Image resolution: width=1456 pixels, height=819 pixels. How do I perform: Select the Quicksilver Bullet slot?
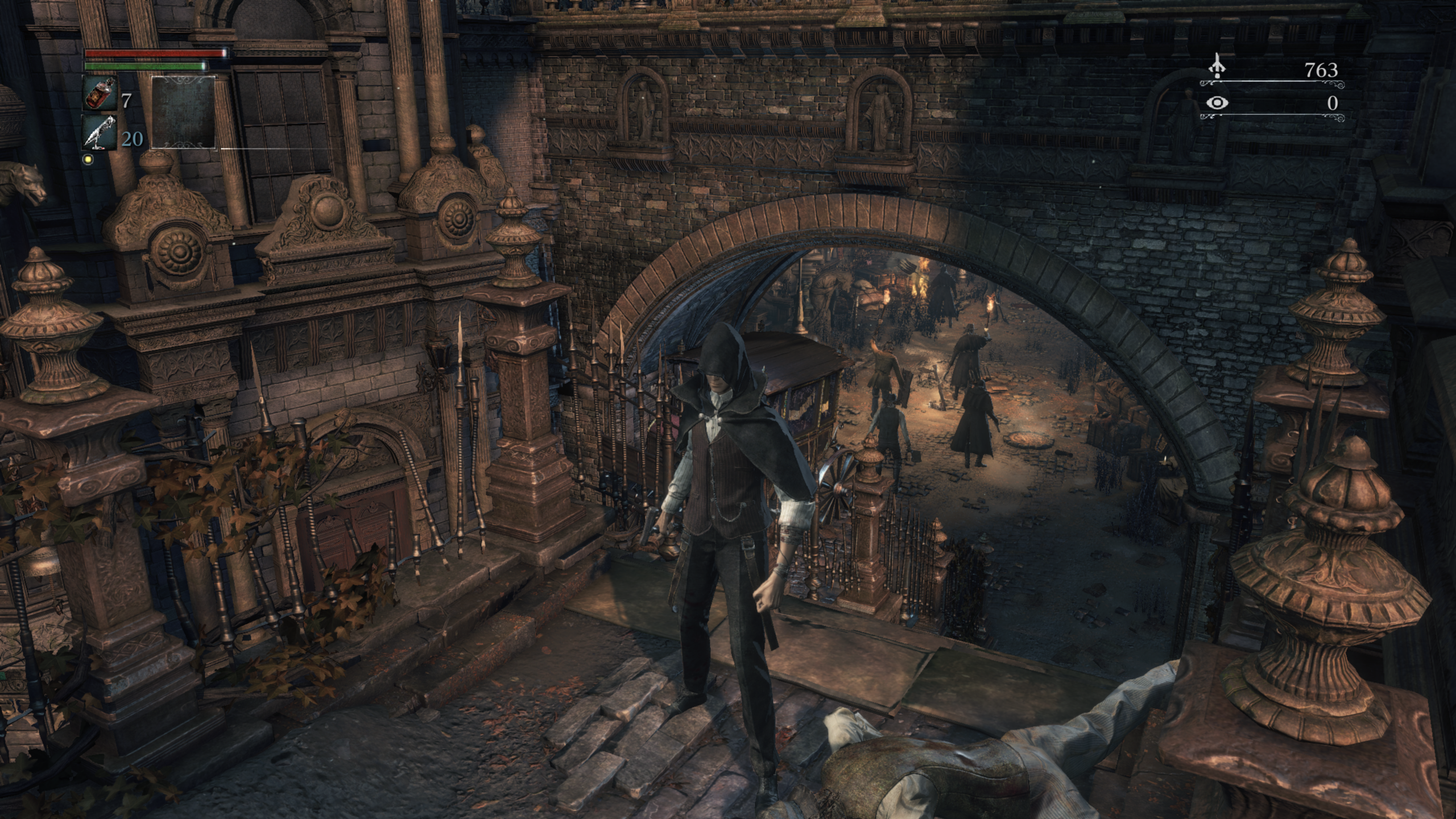tap(100, 133)
